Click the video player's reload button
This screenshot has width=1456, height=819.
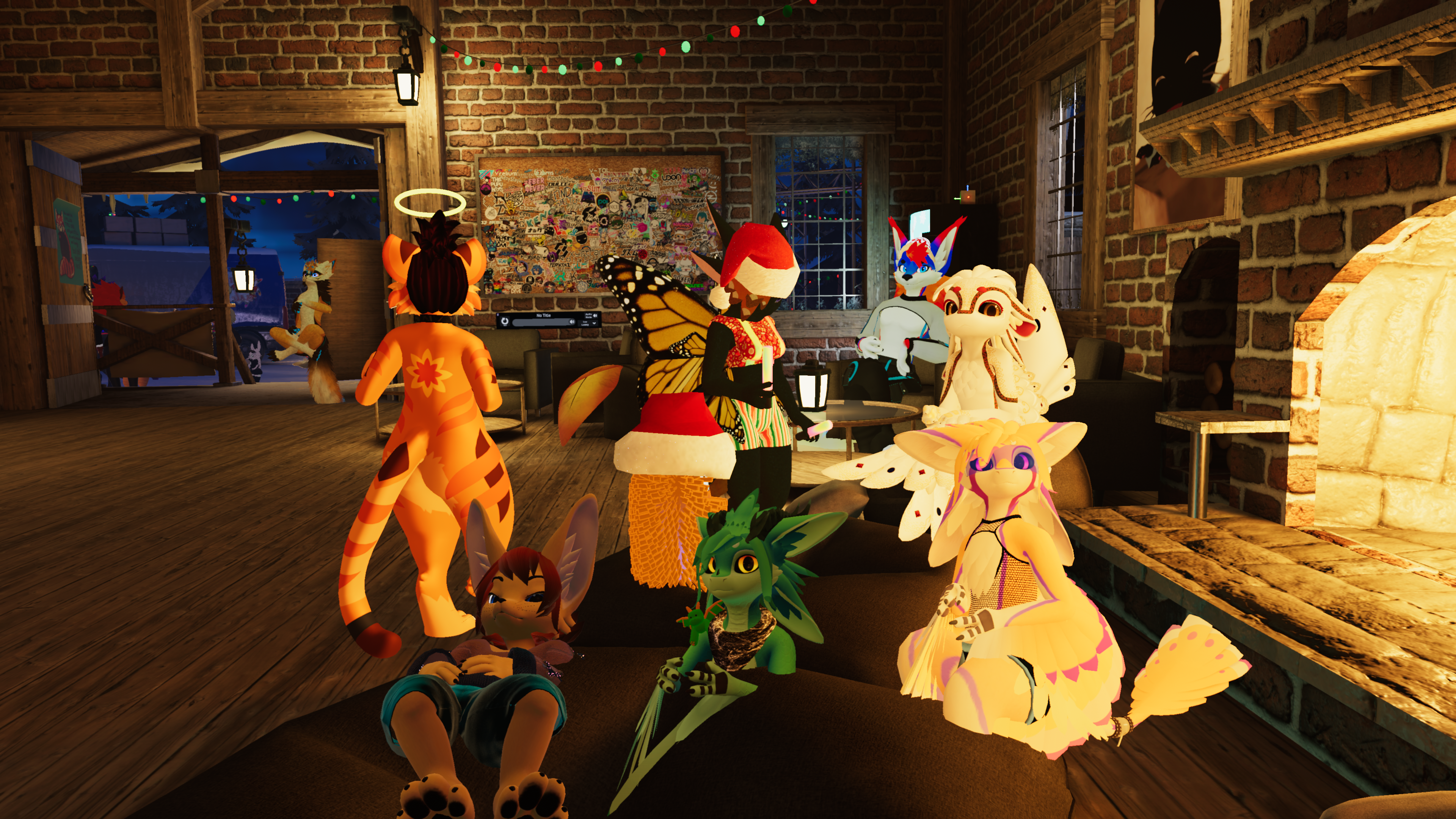(505, 321)
